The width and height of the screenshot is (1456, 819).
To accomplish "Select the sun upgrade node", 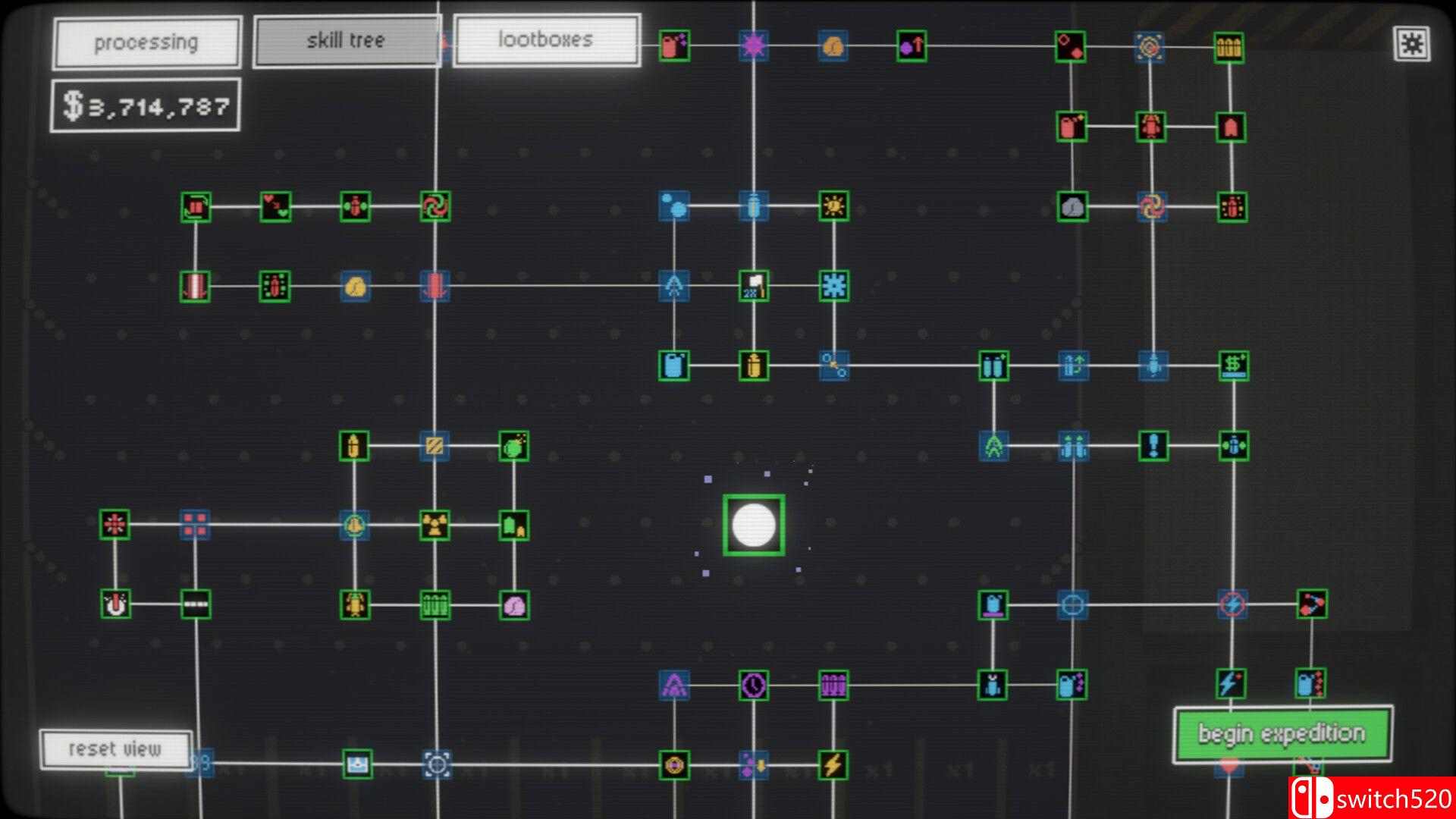I will click(x=833, y=206).
